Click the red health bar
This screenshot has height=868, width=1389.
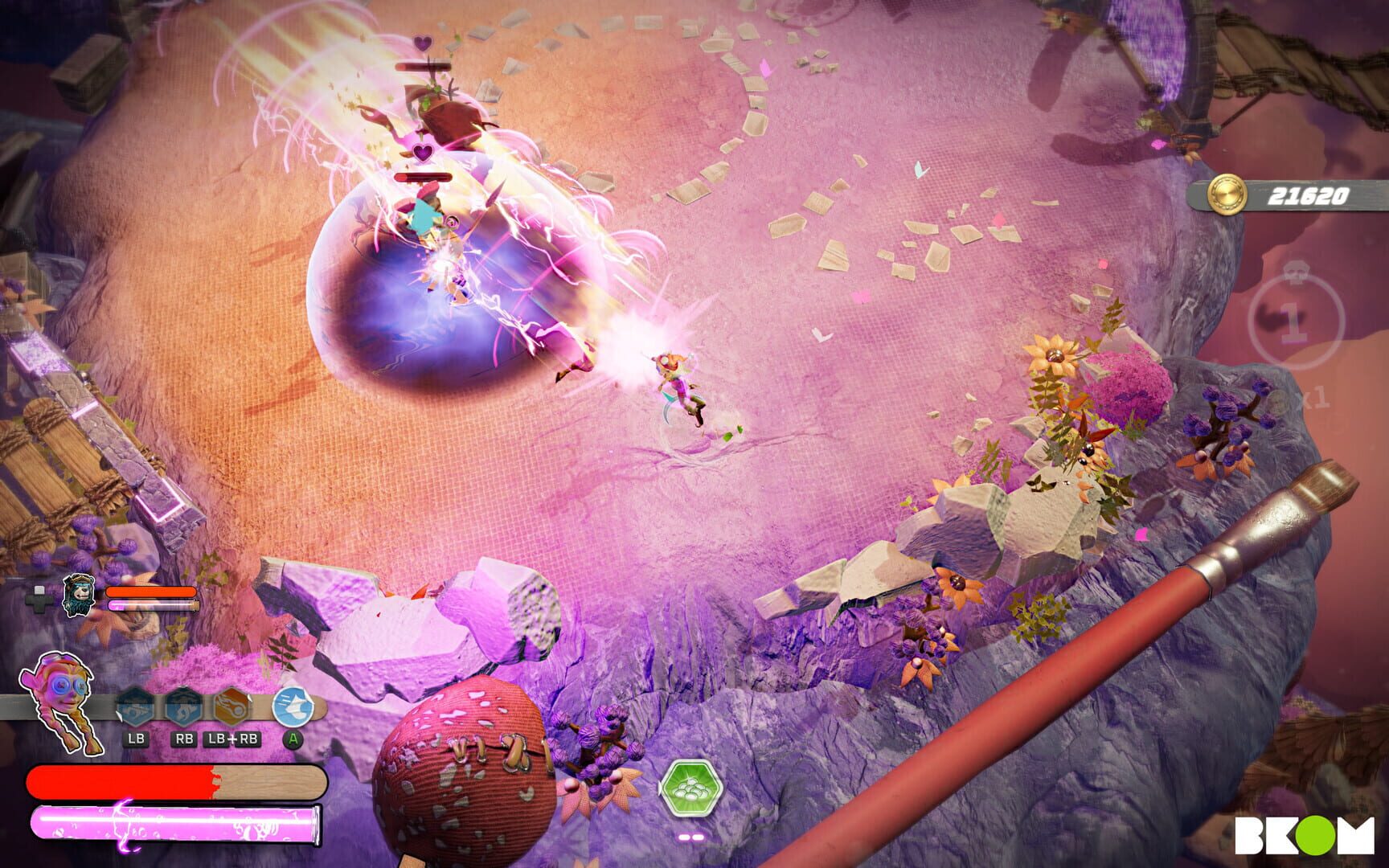(121, 780)
